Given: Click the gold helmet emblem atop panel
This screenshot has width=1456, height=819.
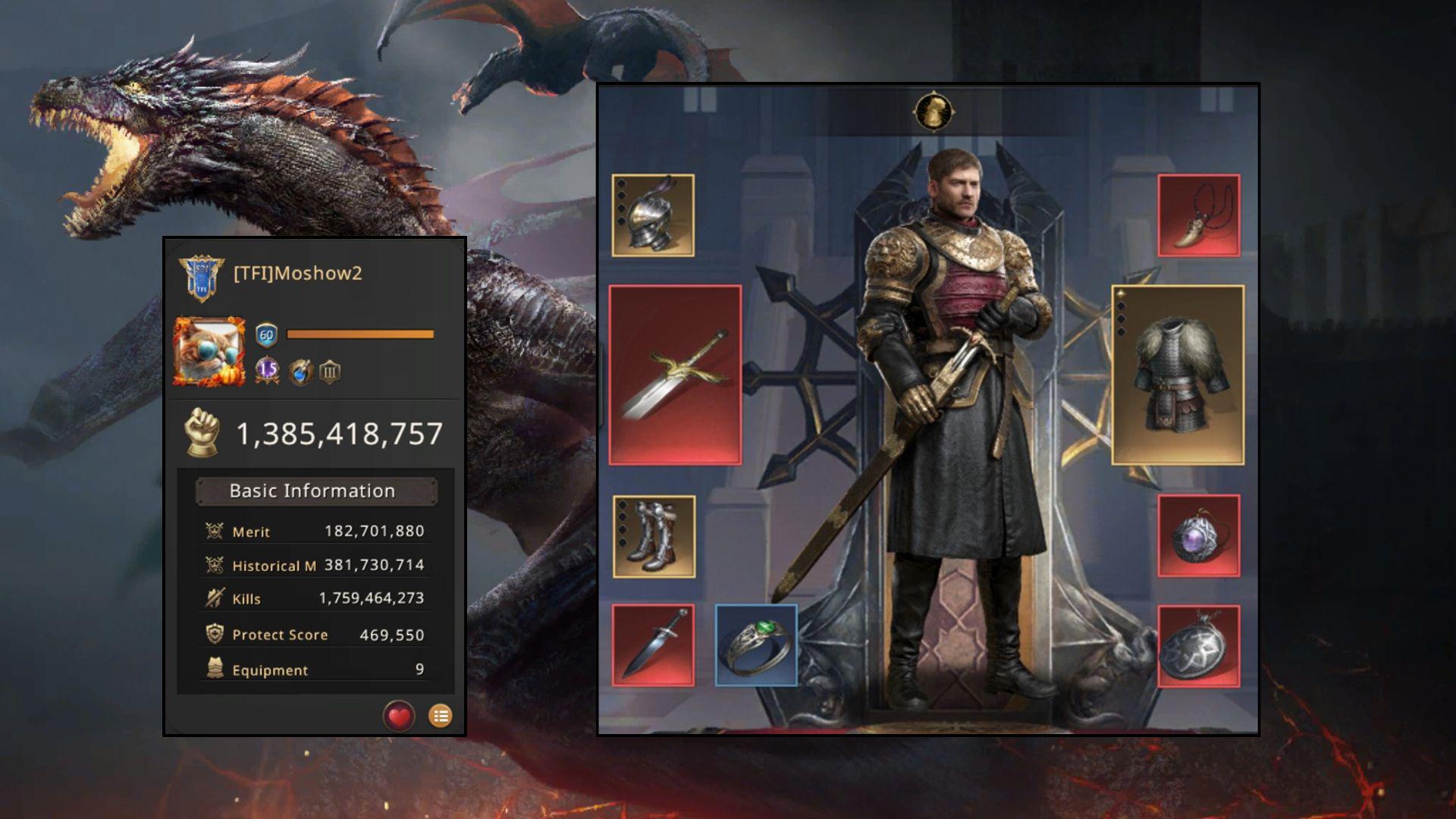Looking at the screenshot, I should 933,112.
